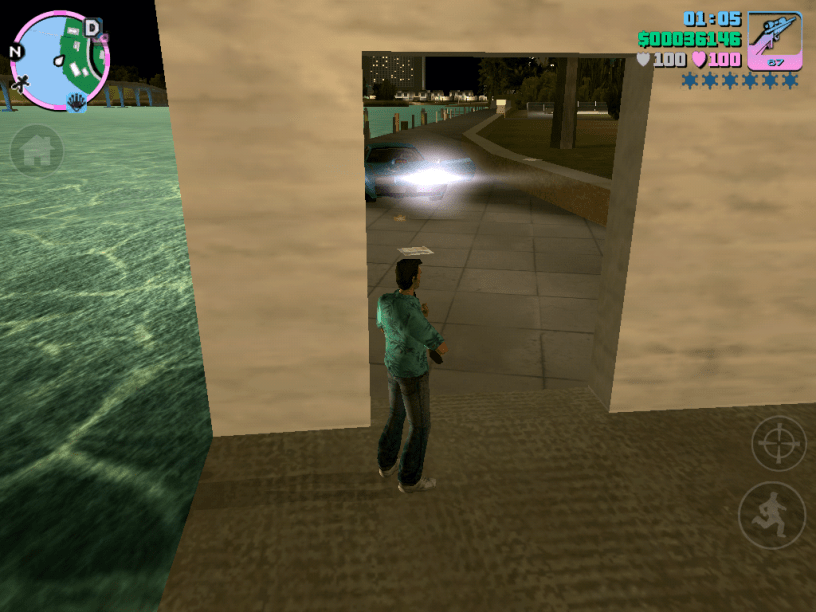The image size is (816, 612).
Task: Tap the running man sprint button
Action: (x=772, y=515)
